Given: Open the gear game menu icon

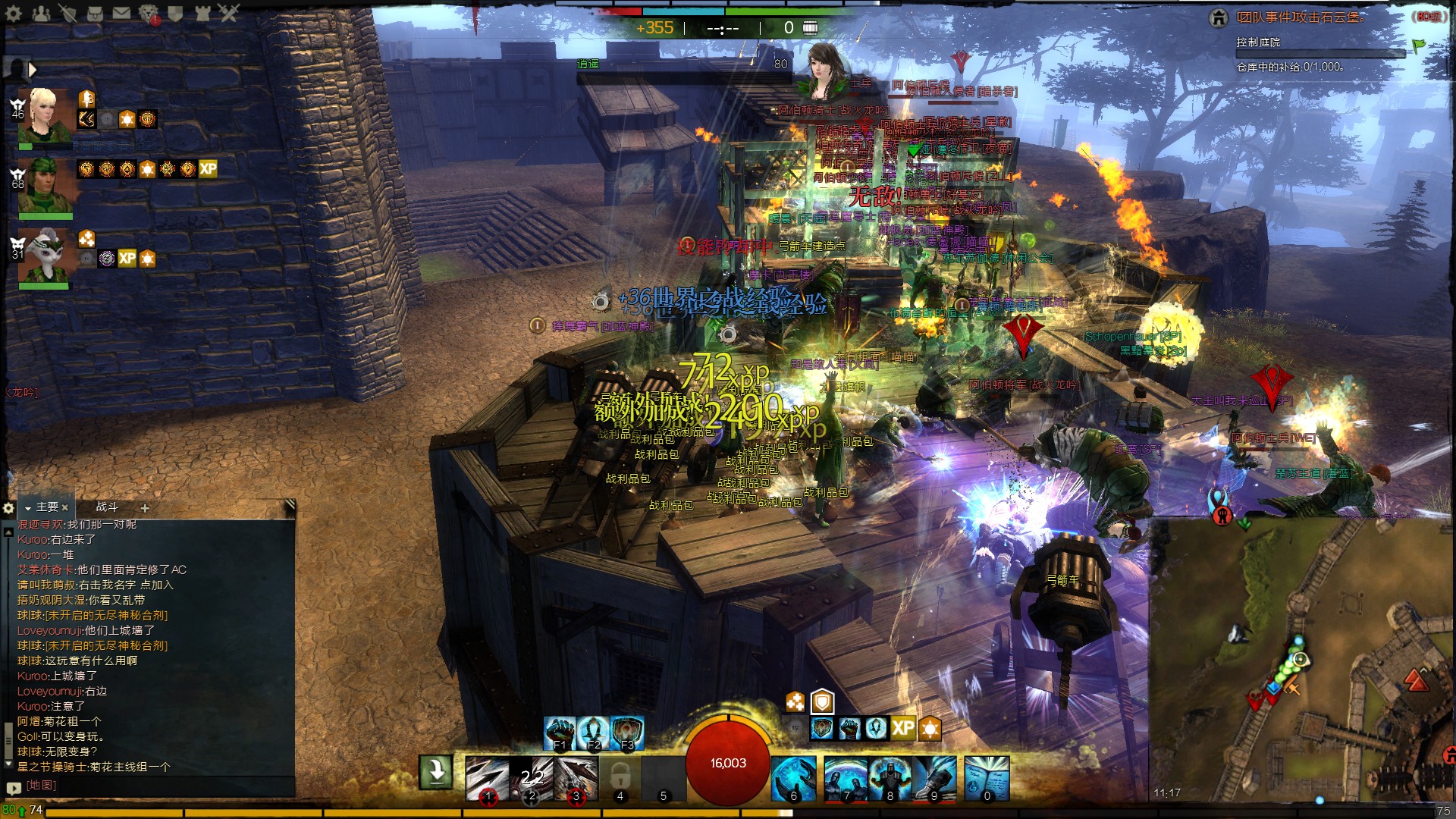Looking at the screenshot, I should click(13, 13).
